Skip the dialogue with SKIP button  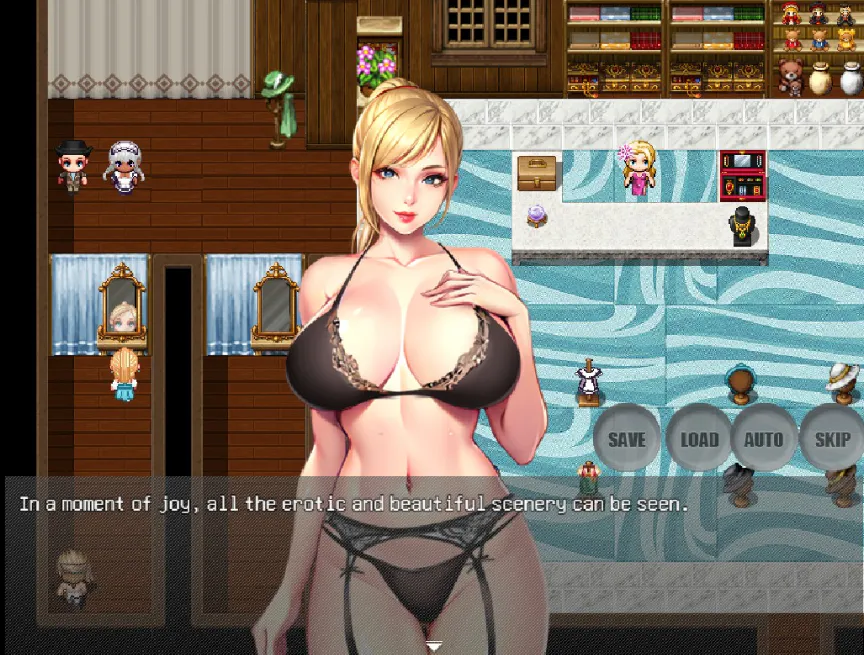pyautogui.click(x=832, y=438)
